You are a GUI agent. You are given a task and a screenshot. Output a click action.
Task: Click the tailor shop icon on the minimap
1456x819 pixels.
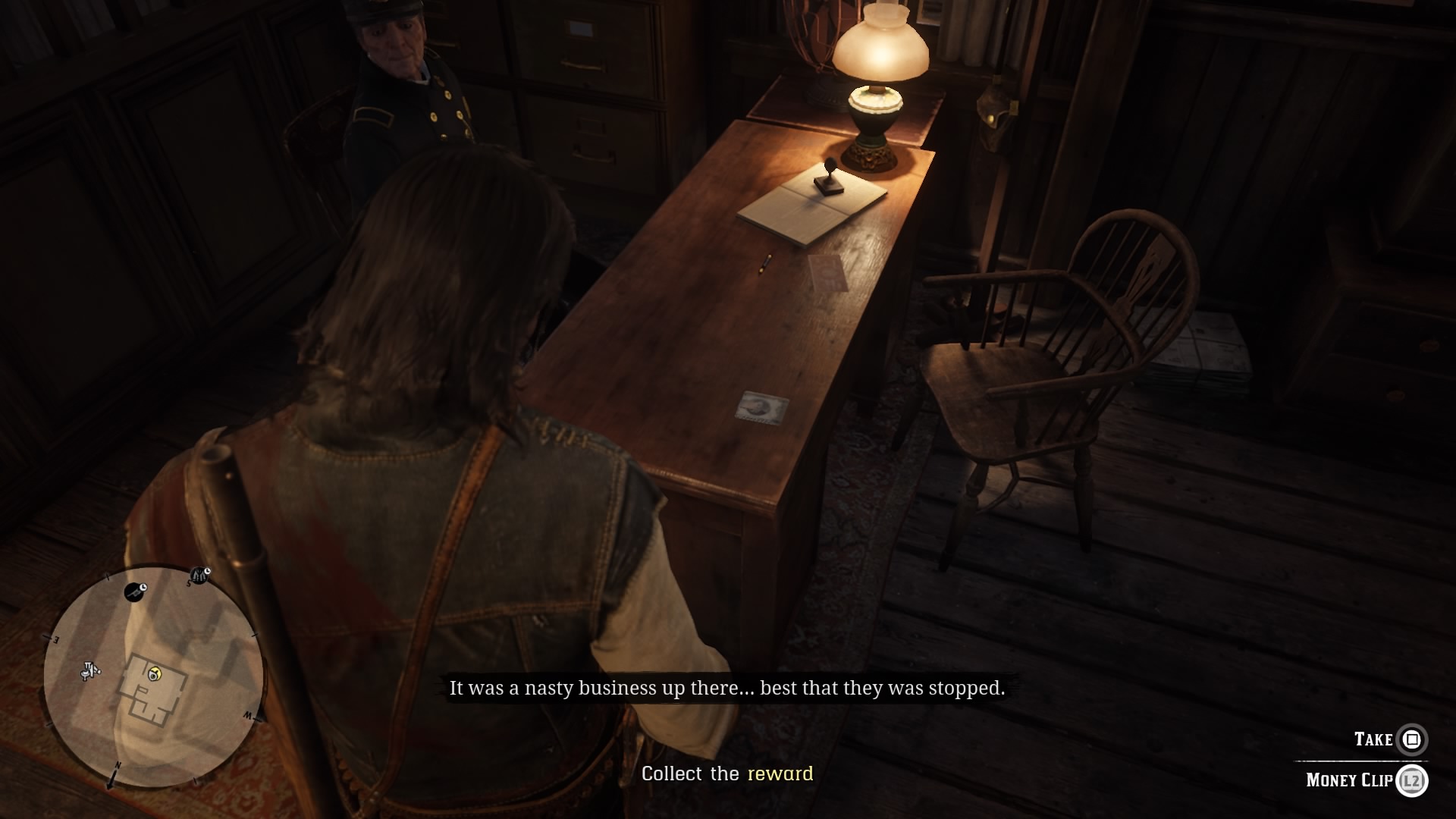199,574
